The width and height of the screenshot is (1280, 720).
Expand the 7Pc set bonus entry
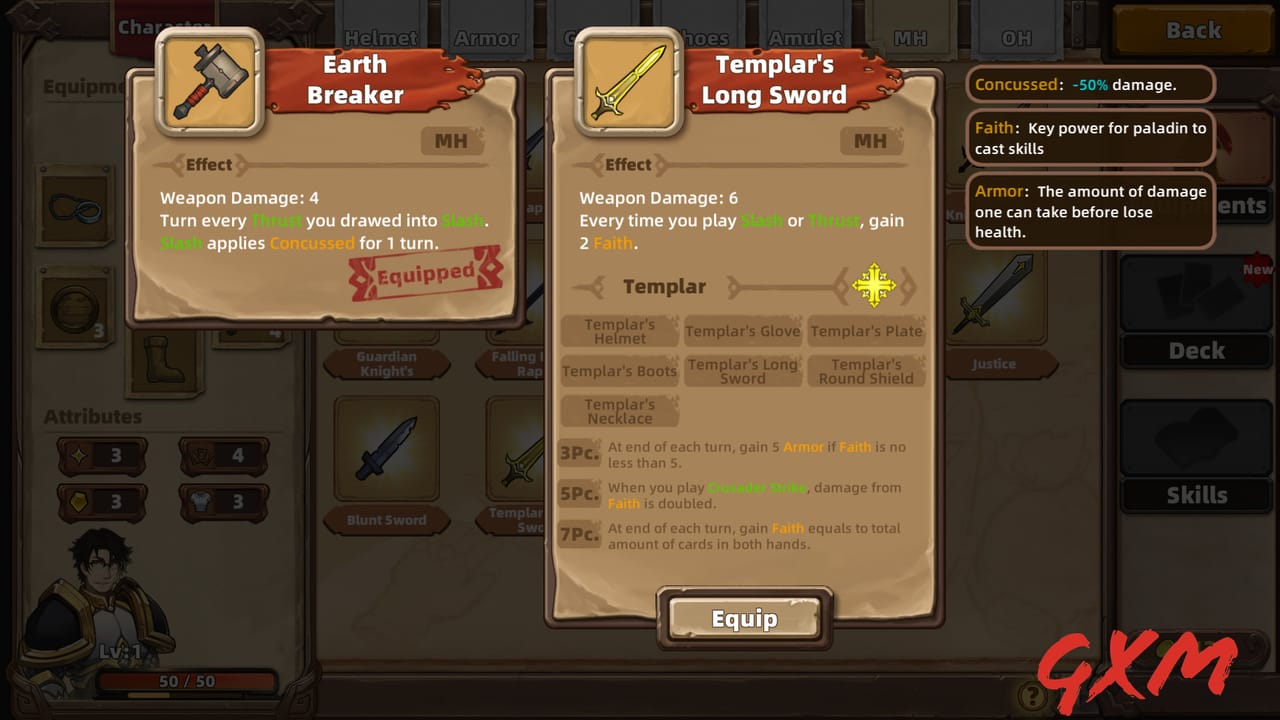tap(578, 534)
